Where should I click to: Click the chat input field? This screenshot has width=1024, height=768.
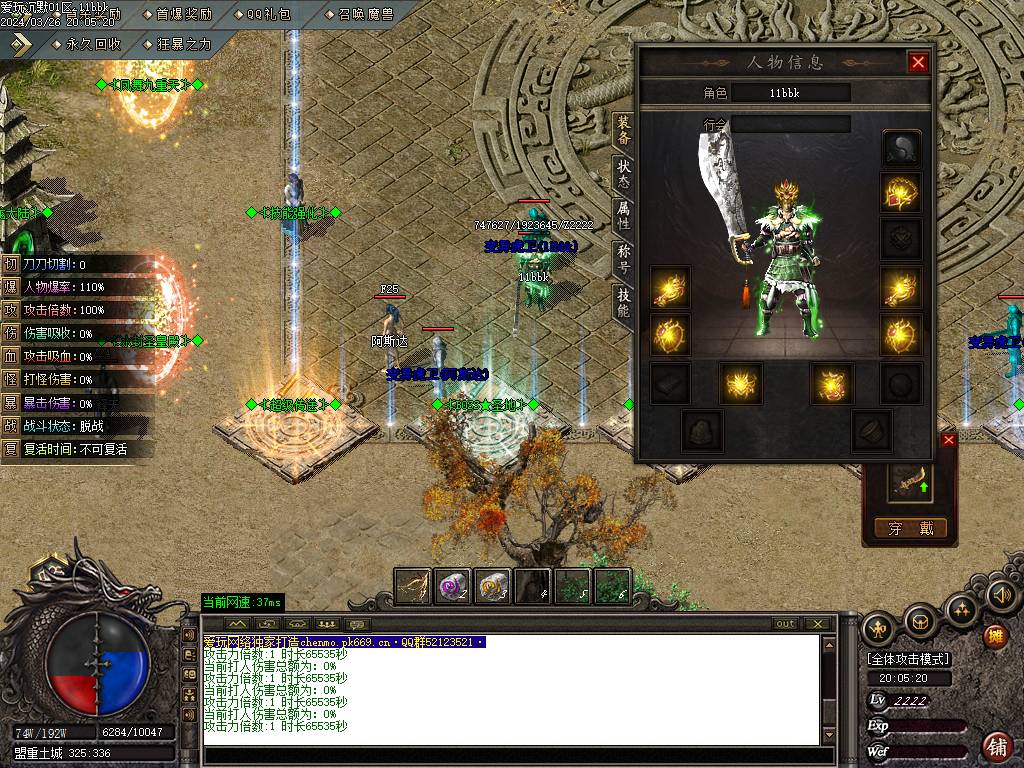515,755
